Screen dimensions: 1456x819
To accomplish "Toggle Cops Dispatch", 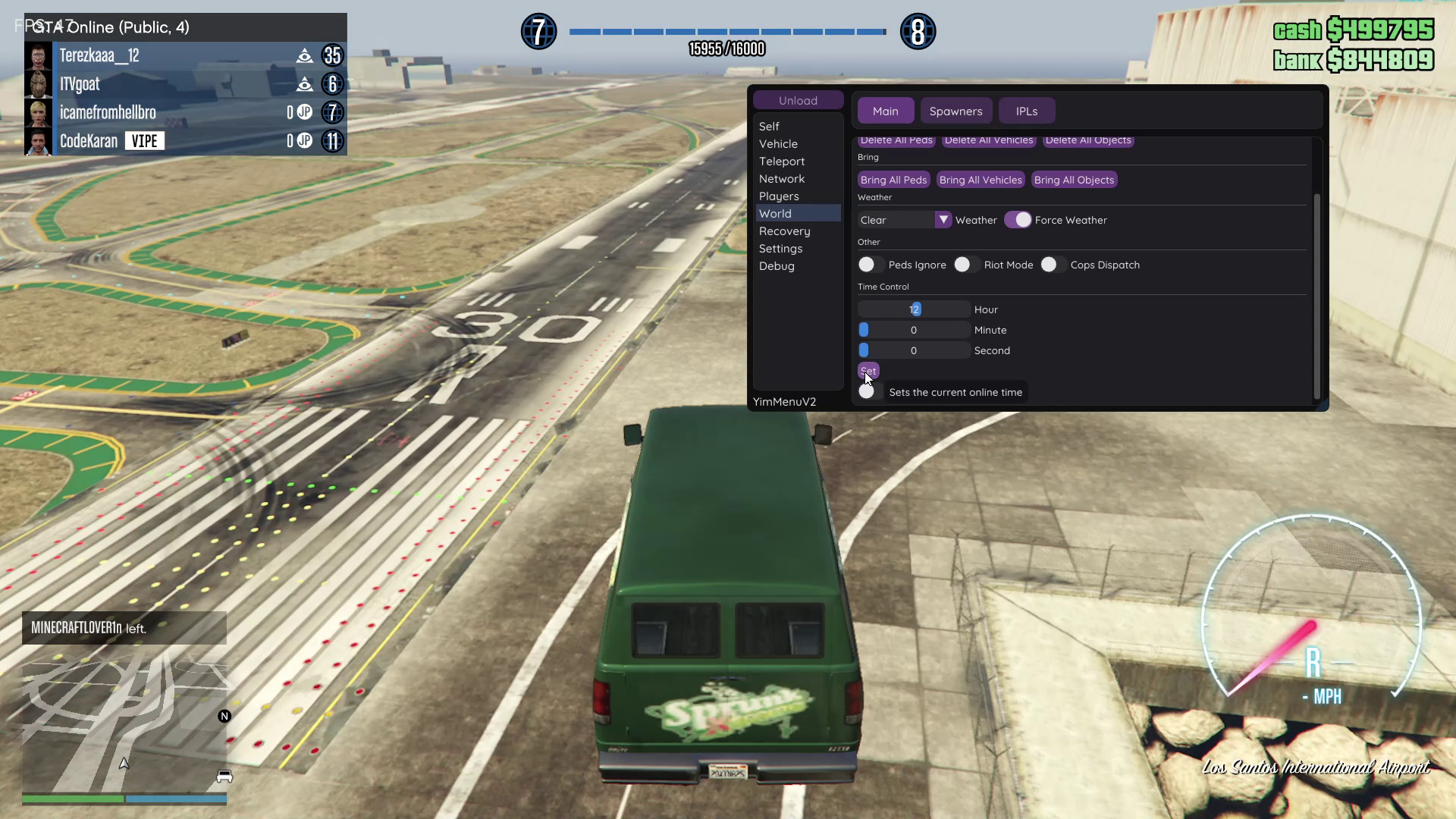I will click(1050, 265).
